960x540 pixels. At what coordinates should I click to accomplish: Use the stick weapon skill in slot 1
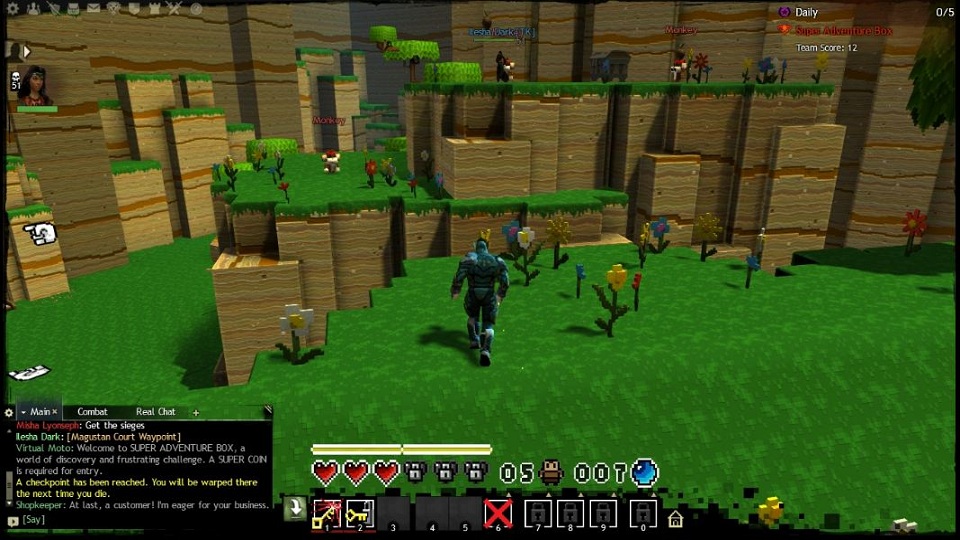tap(328, 514)
